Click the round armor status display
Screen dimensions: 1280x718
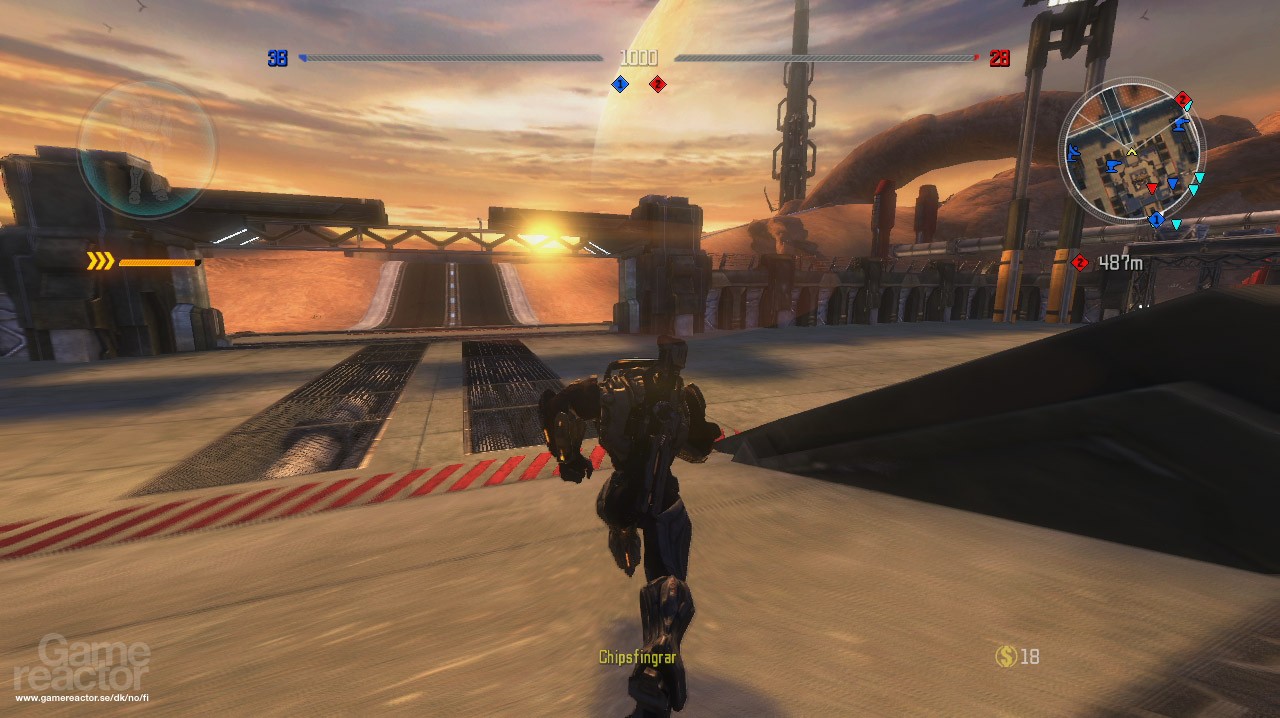click(x=147, y=150)
